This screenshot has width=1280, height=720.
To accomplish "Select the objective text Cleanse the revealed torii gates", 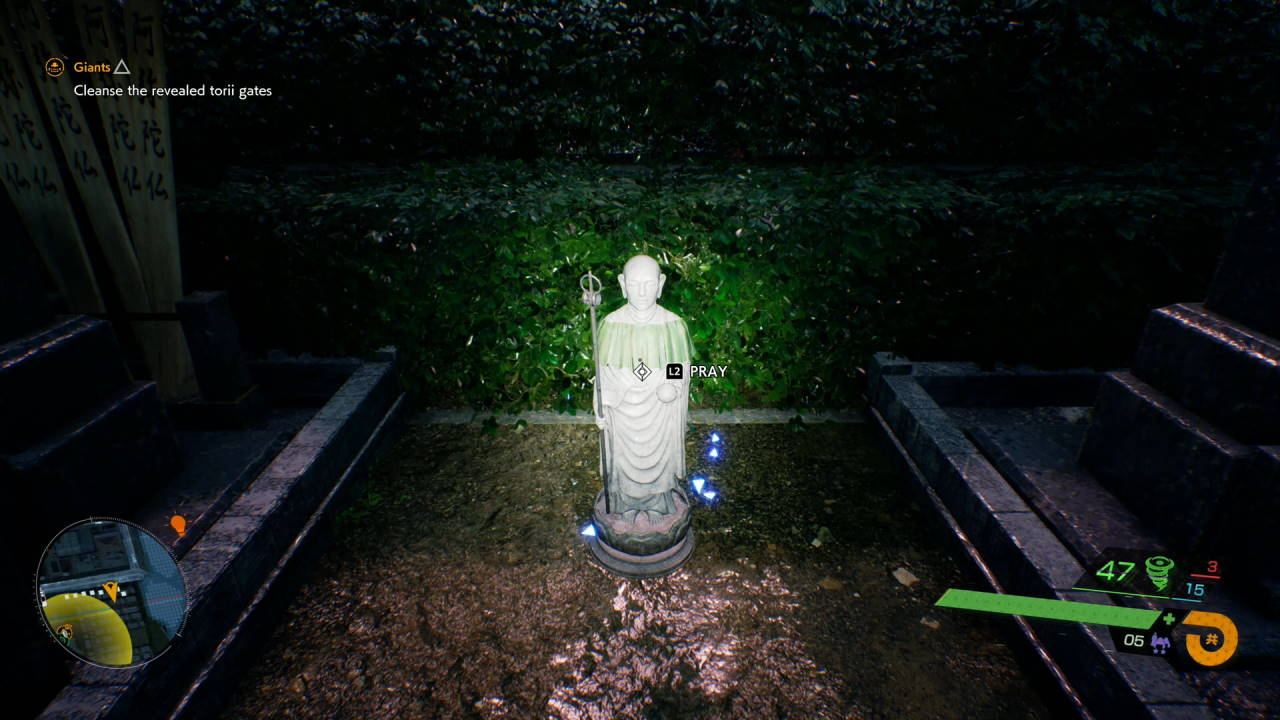I will click(x=172, y=90).
